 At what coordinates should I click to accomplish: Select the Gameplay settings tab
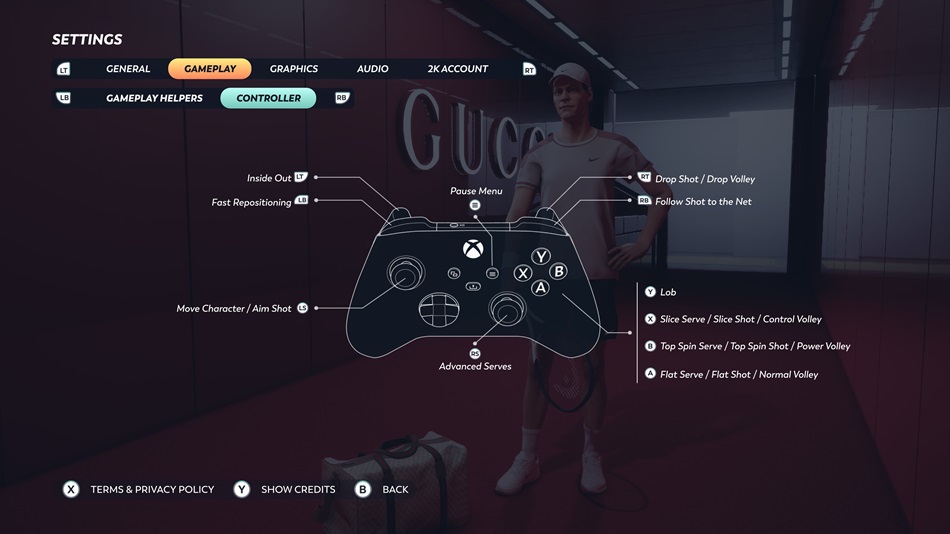(210, 69)
